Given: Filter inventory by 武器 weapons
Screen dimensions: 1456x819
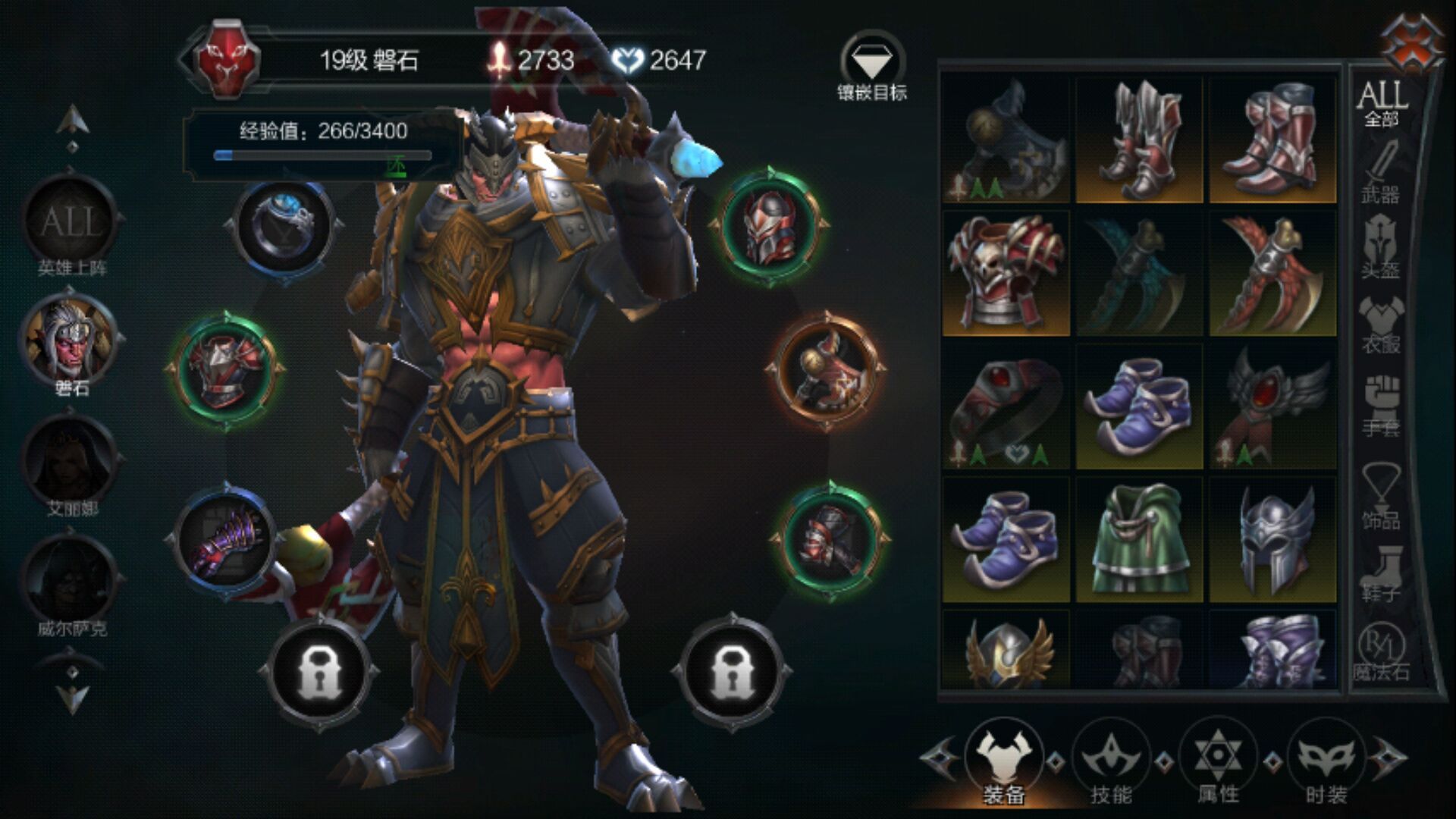Looking at the screenshot, I should tap(1380, 174).
